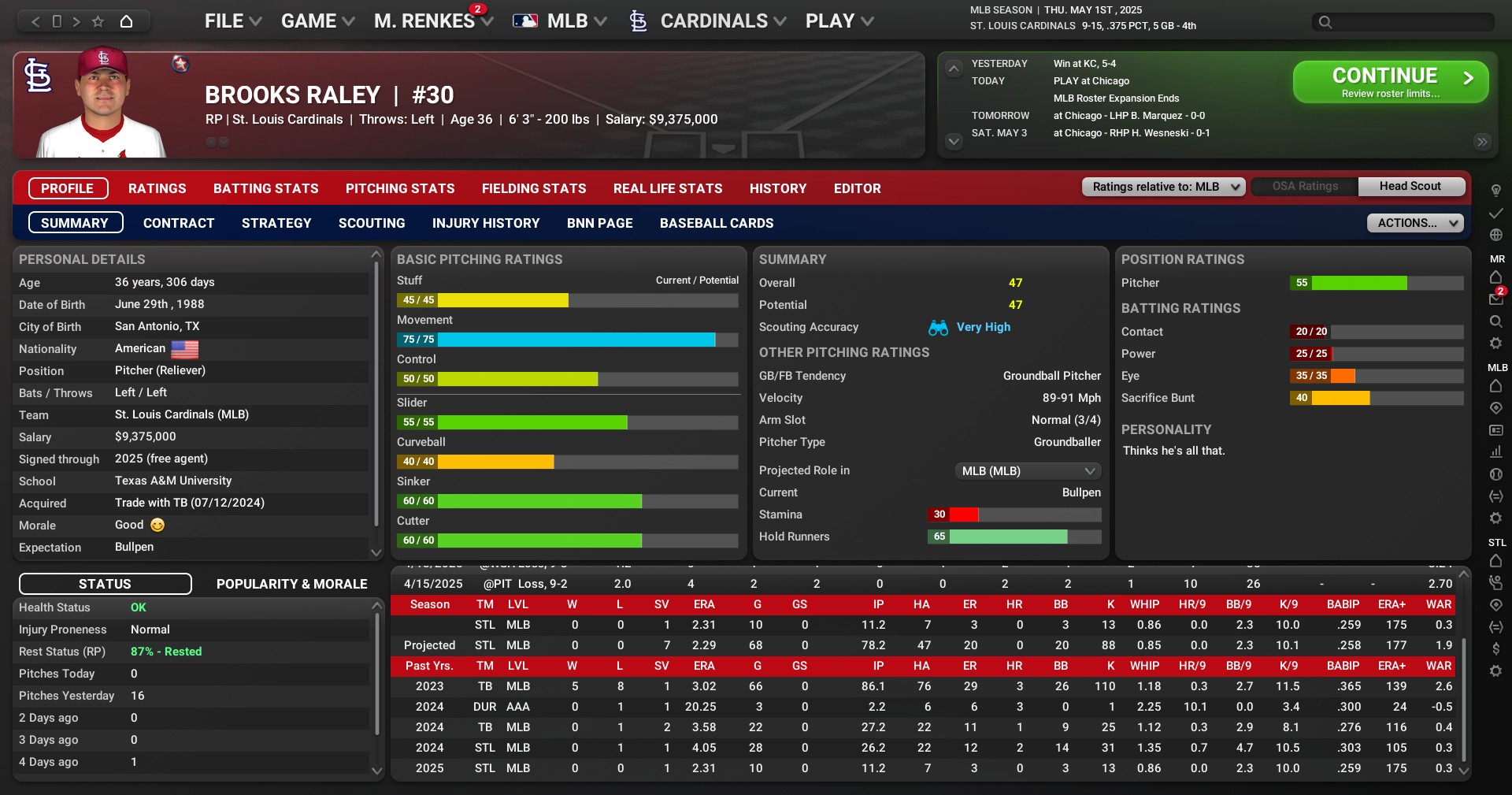The height and width of the screenshot is (795, 1512).
Task: Change the Projected Role league dropdown
Action: (1027, 471)
